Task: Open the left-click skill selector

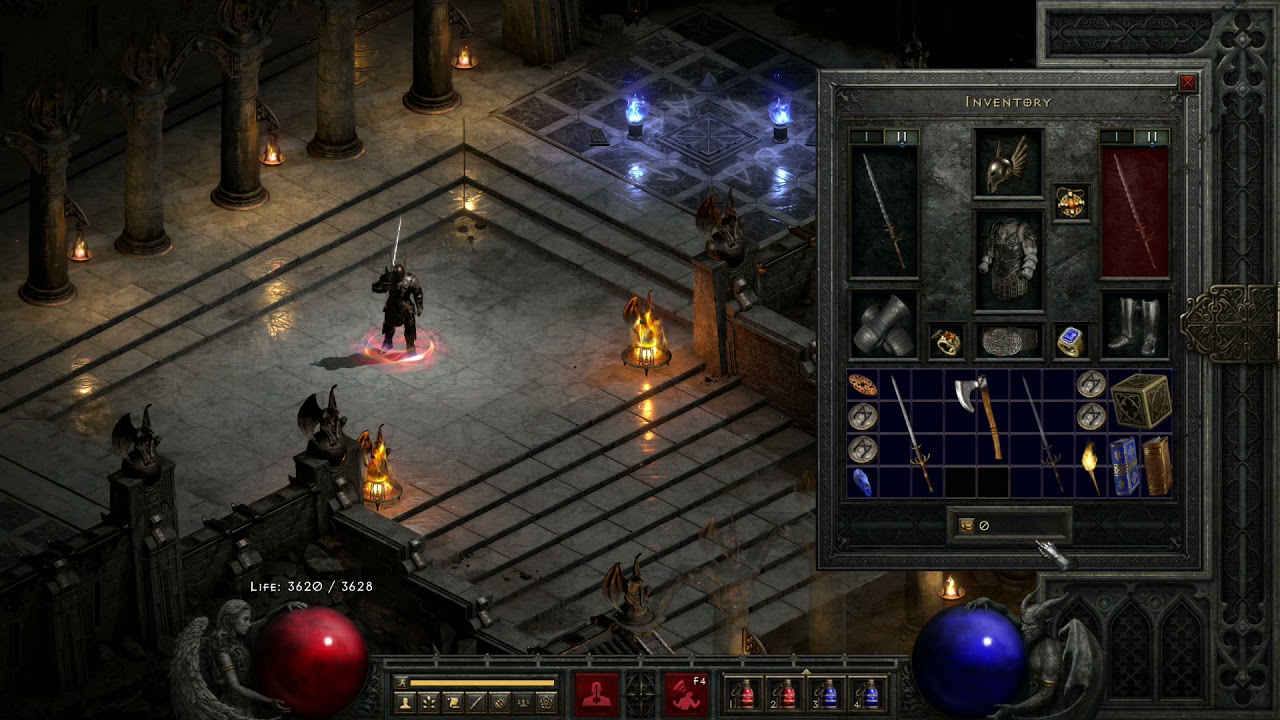Action: point(596,692)
